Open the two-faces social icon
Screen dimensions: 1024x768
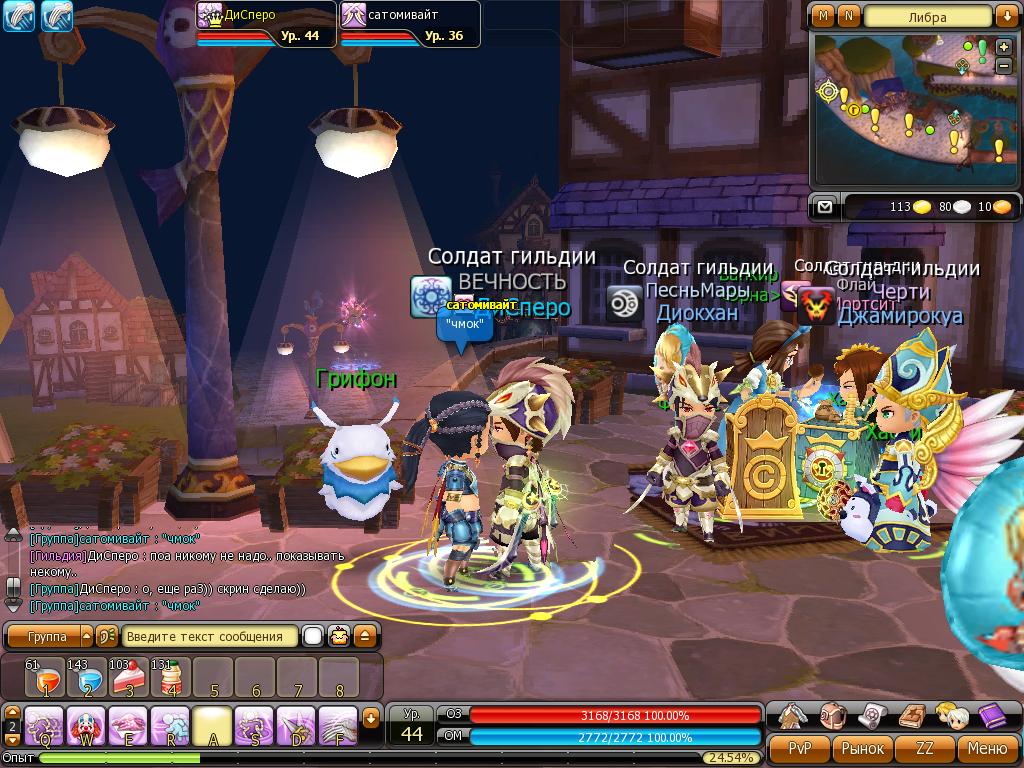coord(950,715)
